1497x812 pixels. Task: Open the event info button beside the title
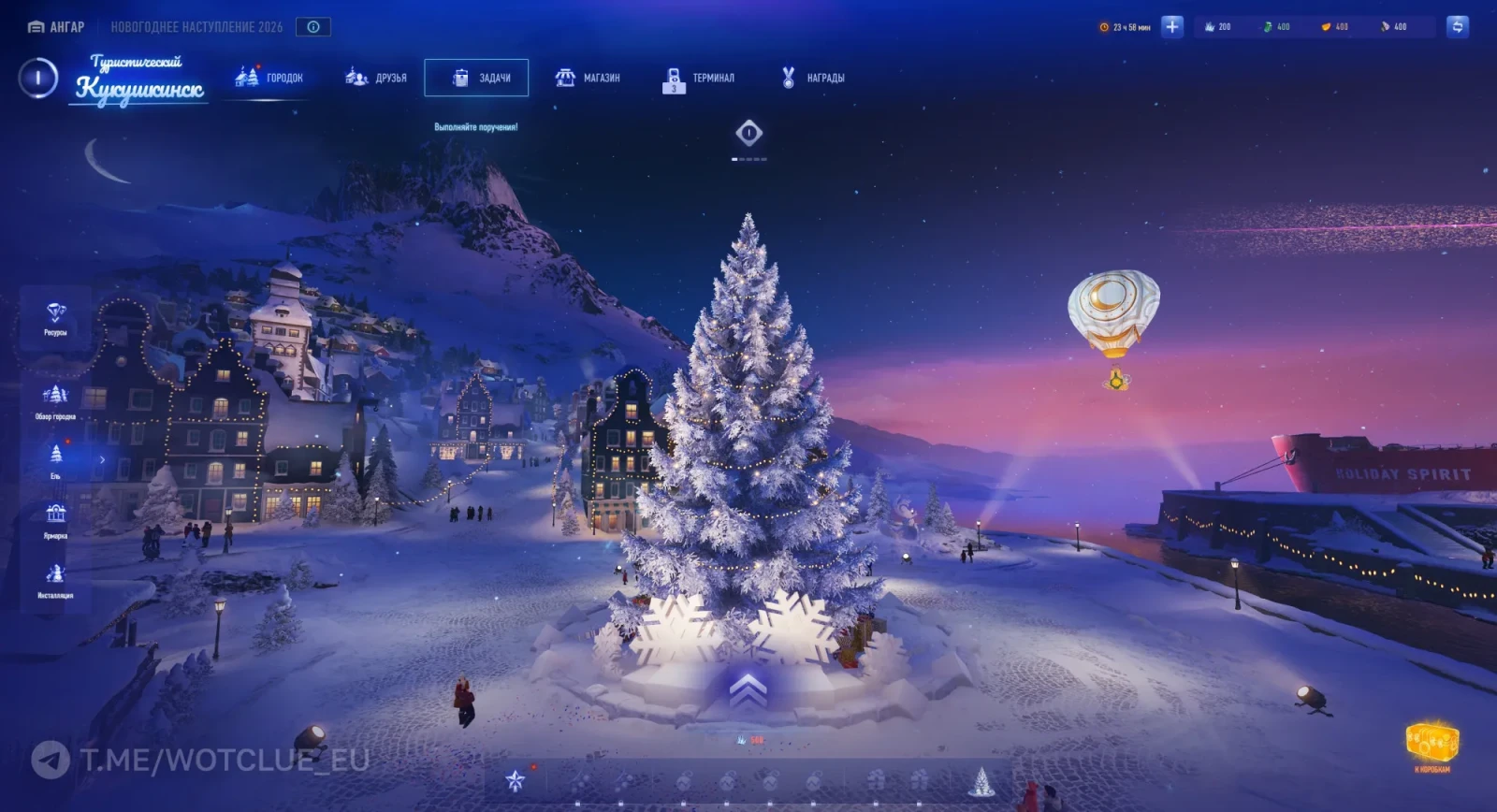click(x=313, y=27)
